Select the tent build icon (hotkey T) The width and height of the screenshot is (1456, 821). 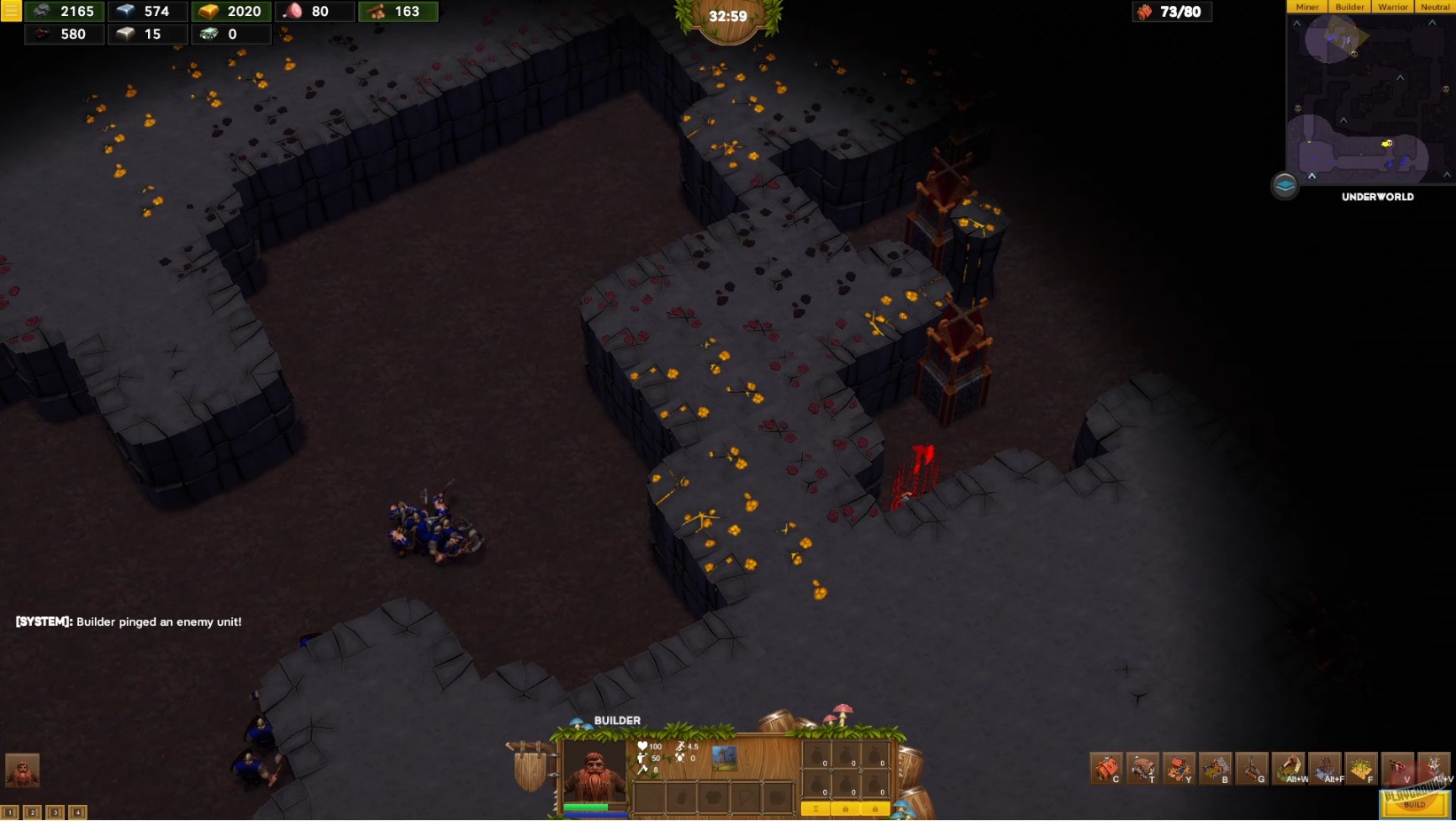click(1142, 768)
